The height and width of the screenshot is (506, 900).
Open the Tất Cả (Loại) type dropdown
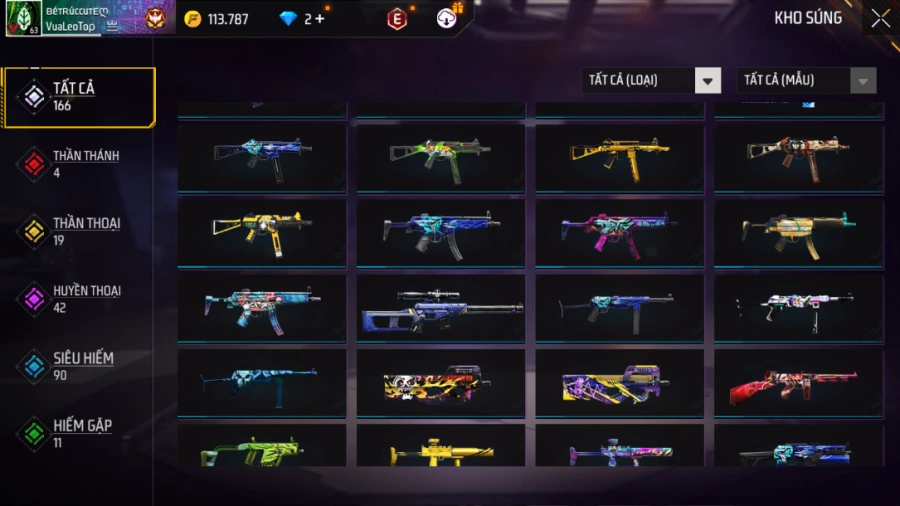coord(651,81)
